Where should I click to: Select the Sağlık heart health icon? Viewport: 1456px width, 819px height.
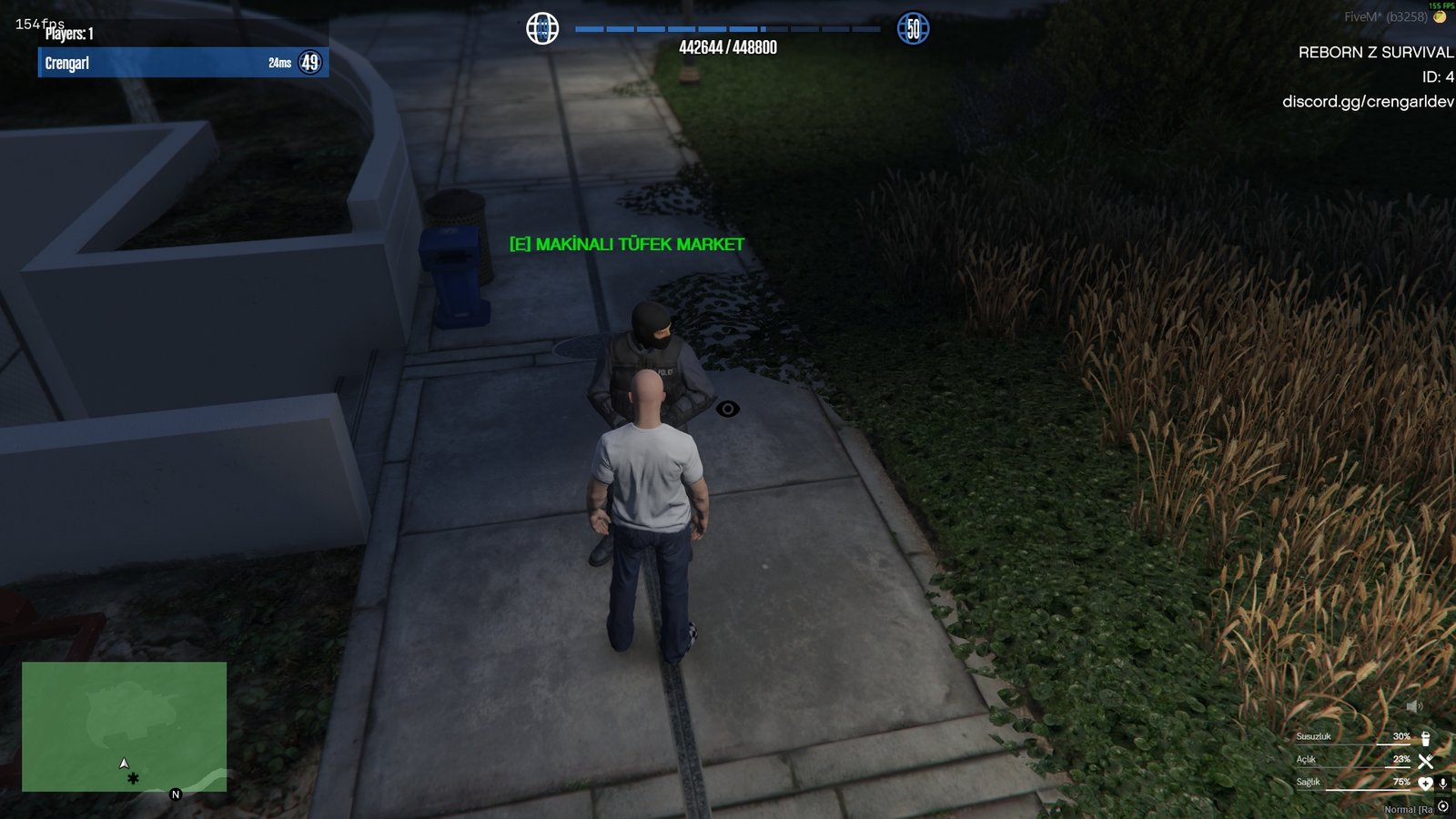point(1426,784)
